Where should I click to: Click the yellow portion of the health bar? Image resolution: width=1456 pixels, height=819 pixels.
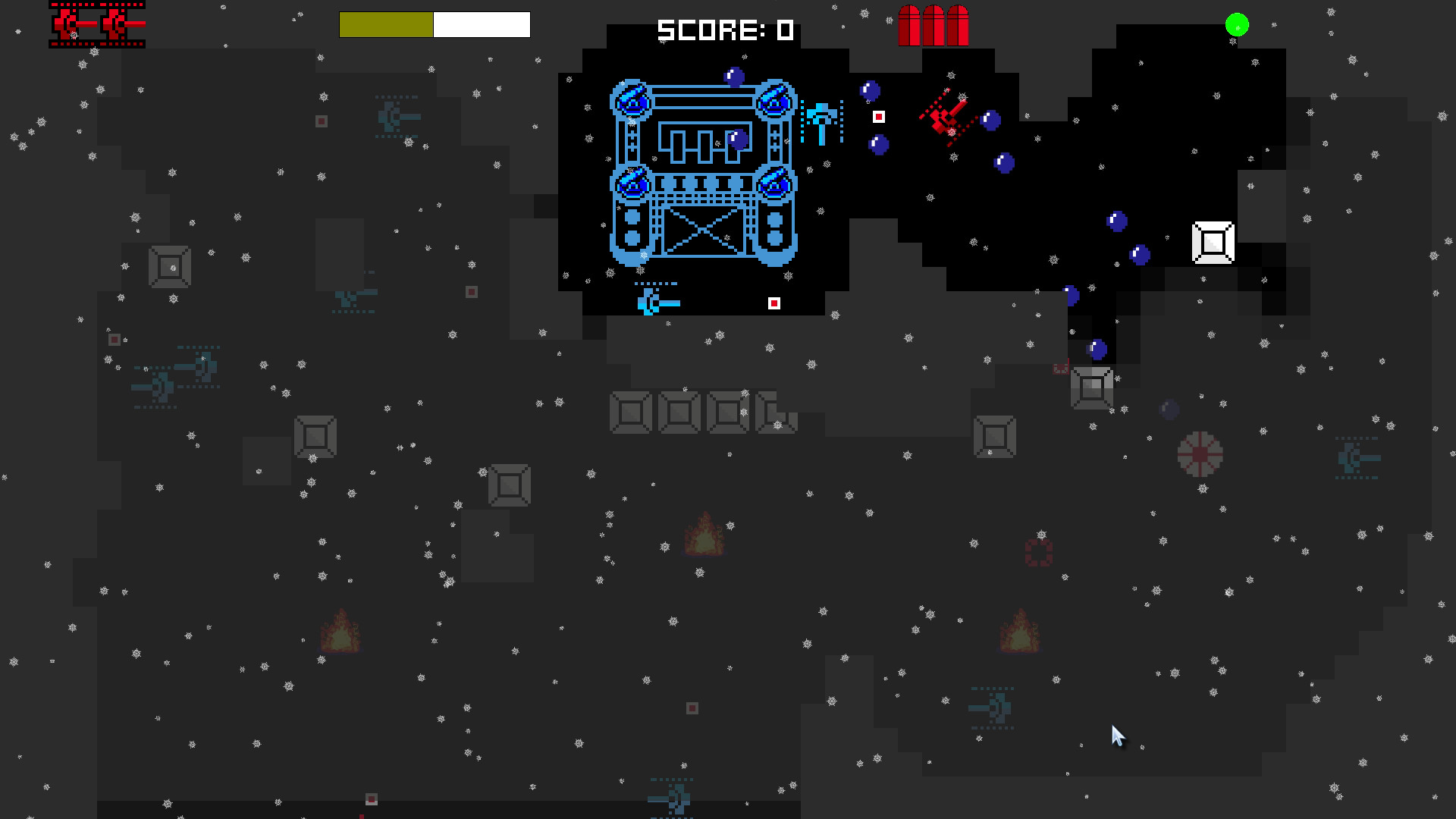pyautogui.click(x=385, y=24)
